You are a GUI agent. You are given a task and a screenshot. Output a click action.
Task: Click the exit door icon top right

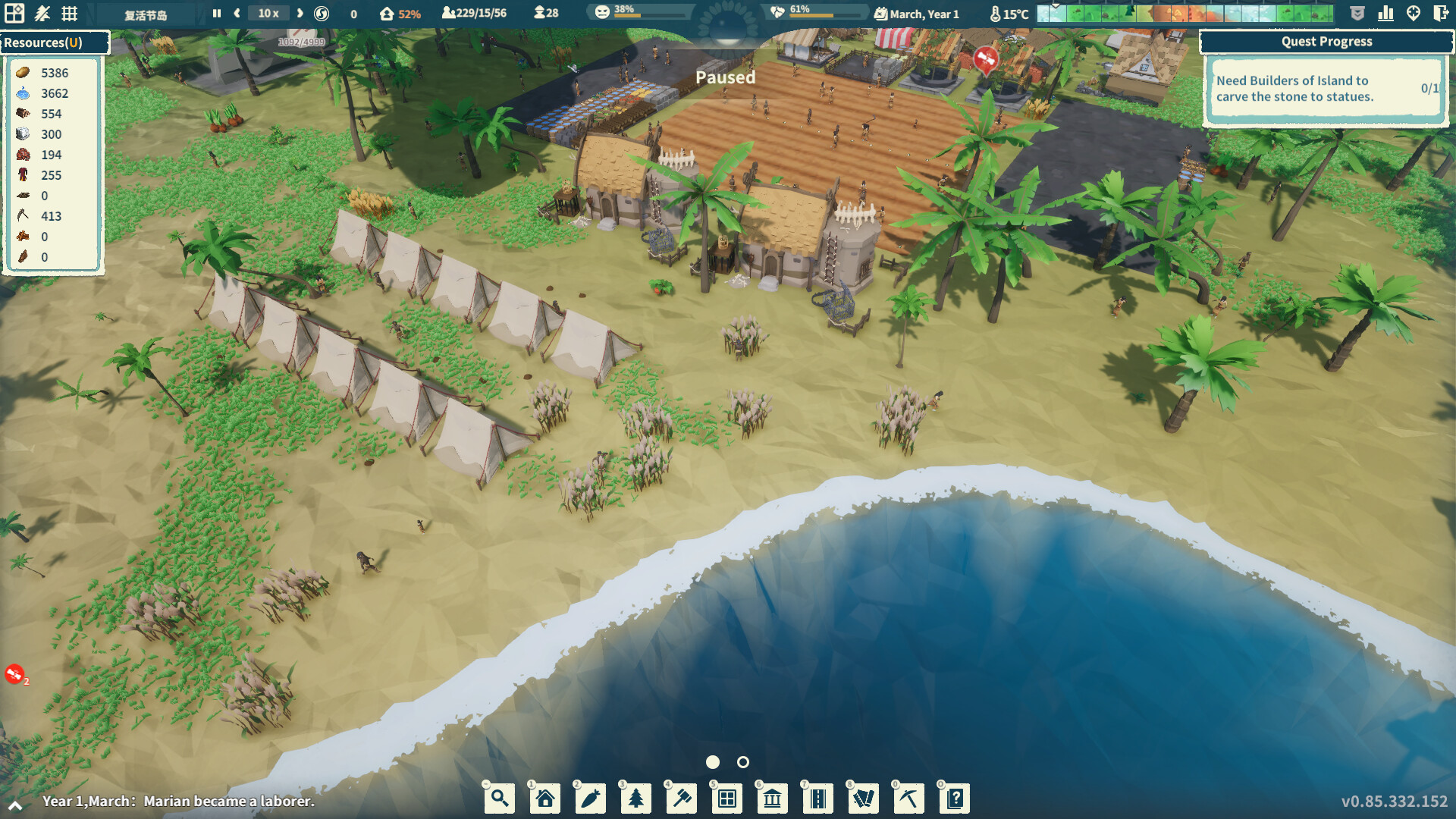pos(1440,13)
